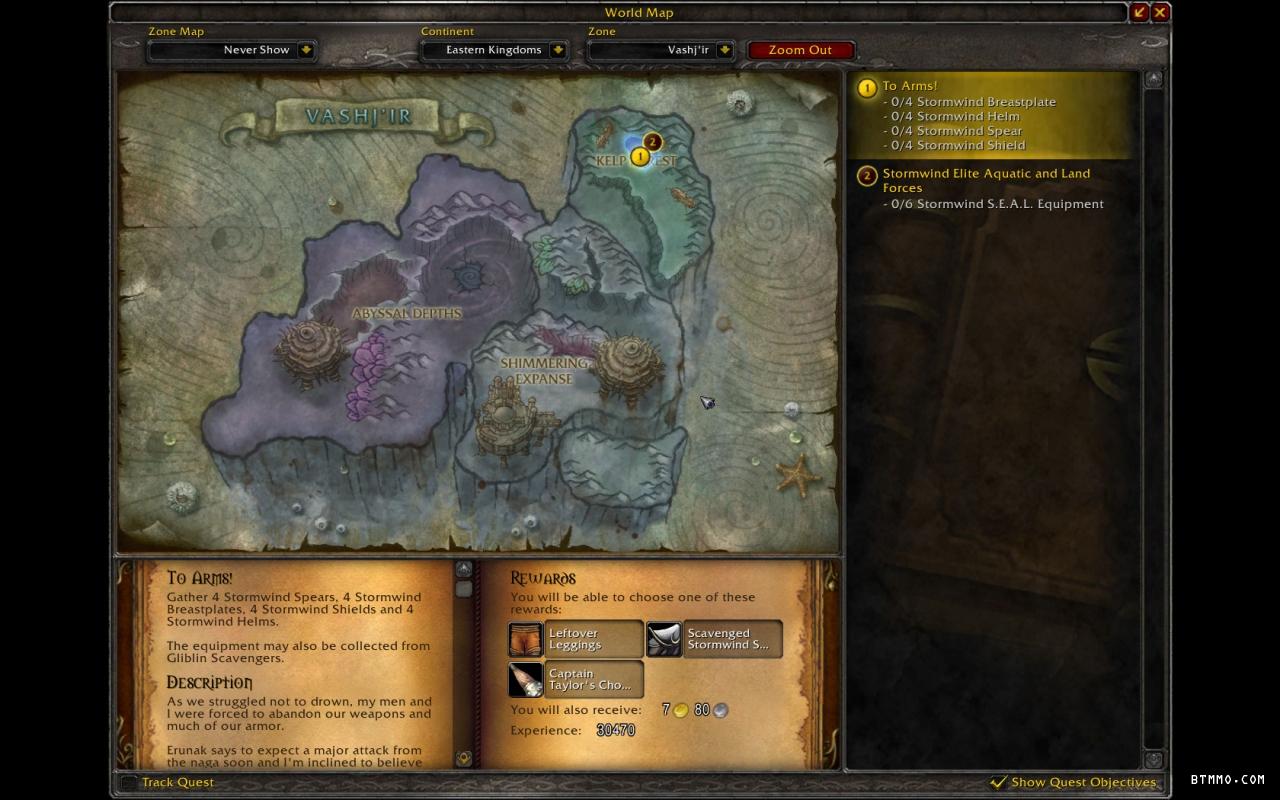The height and width of the screenshot is (800, 1280).
Task: Choose Captain Taylor's reward item
Action: [x=575, y=680]
